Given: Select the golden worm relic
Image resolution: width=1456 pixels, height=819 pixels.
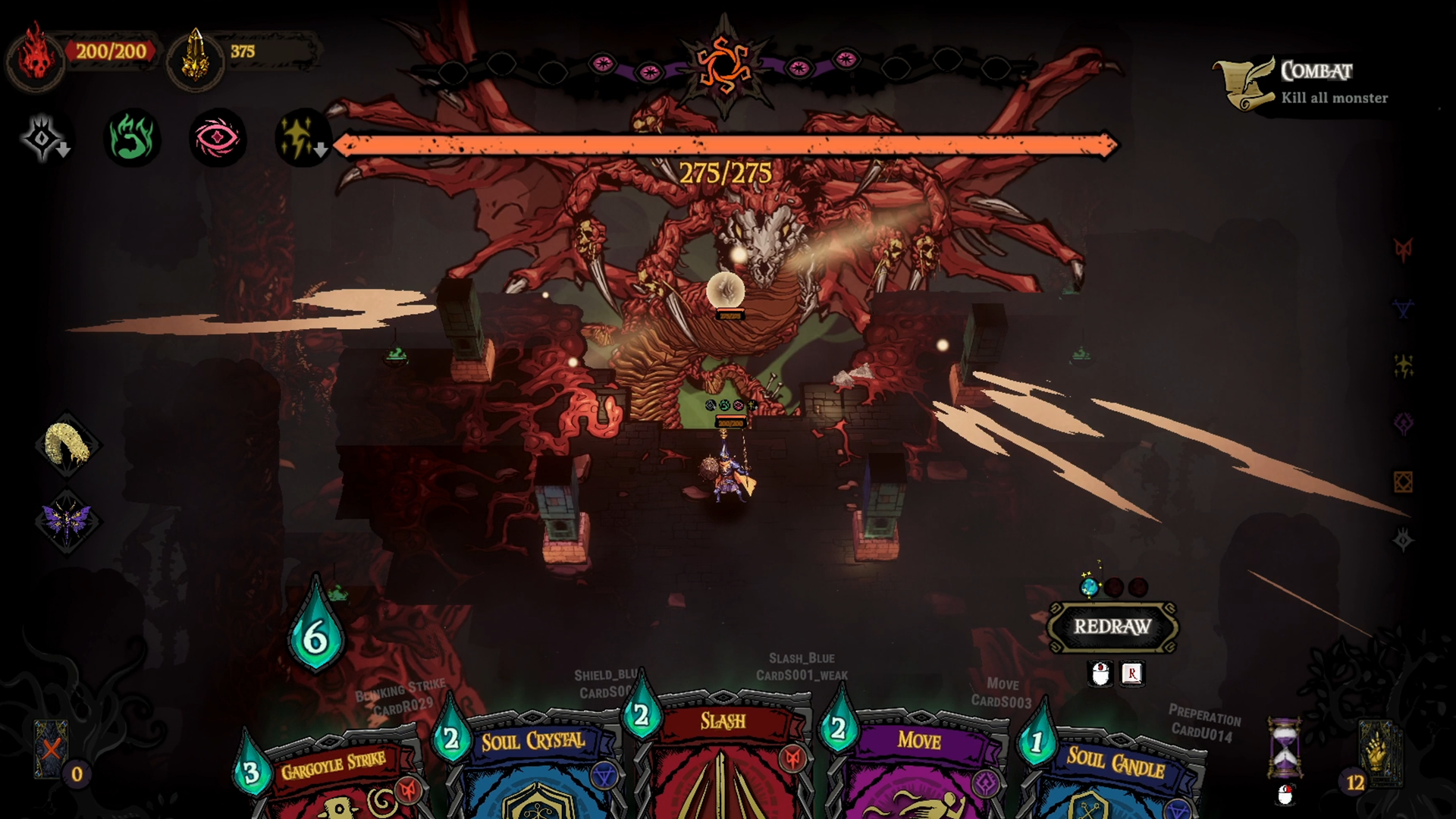Looking at the screenshot, I should 67,445.
